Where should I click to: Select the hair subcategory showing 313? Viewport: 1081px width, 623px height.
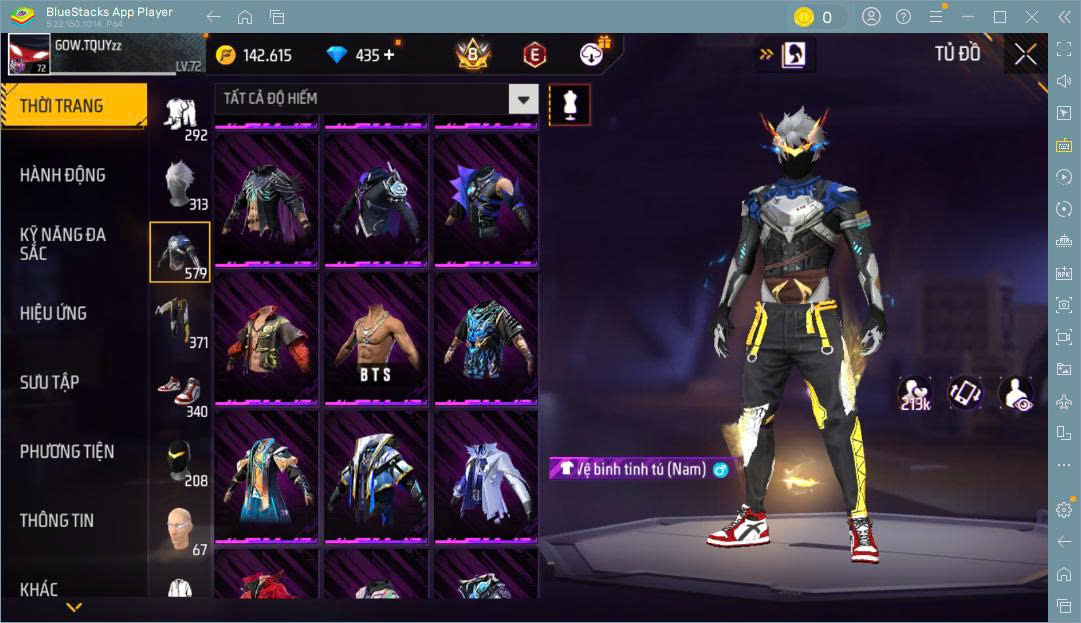[x=180, y=186]
